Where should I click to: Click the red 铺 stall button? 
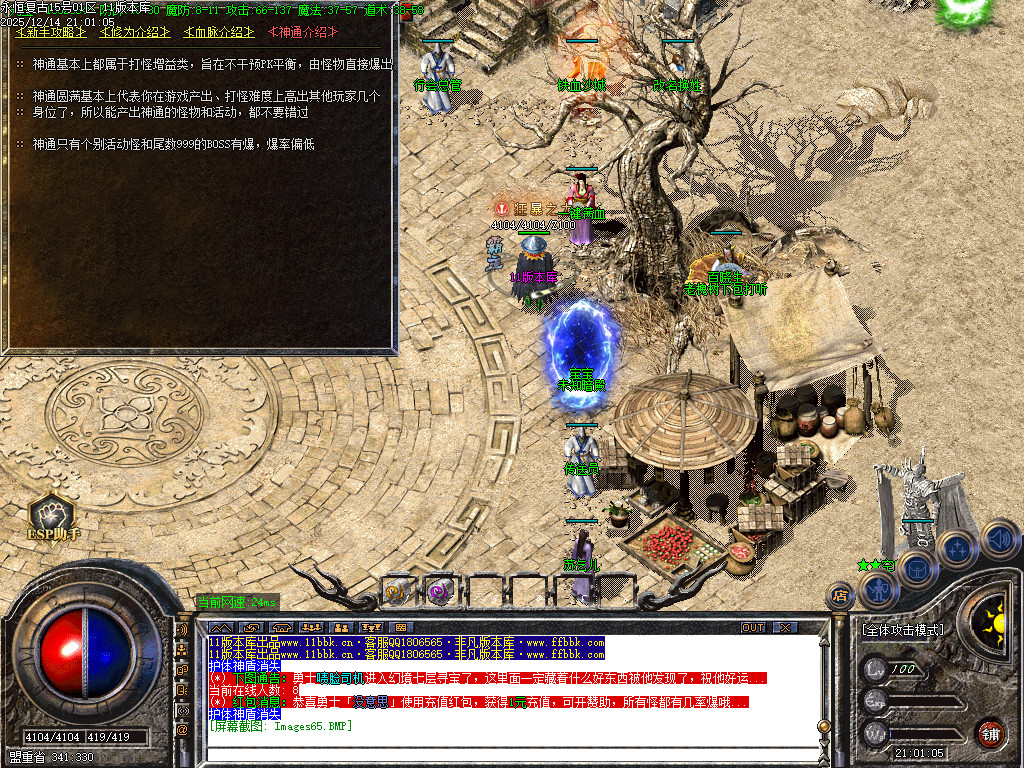pyautogui.click(x=991, y=733)
